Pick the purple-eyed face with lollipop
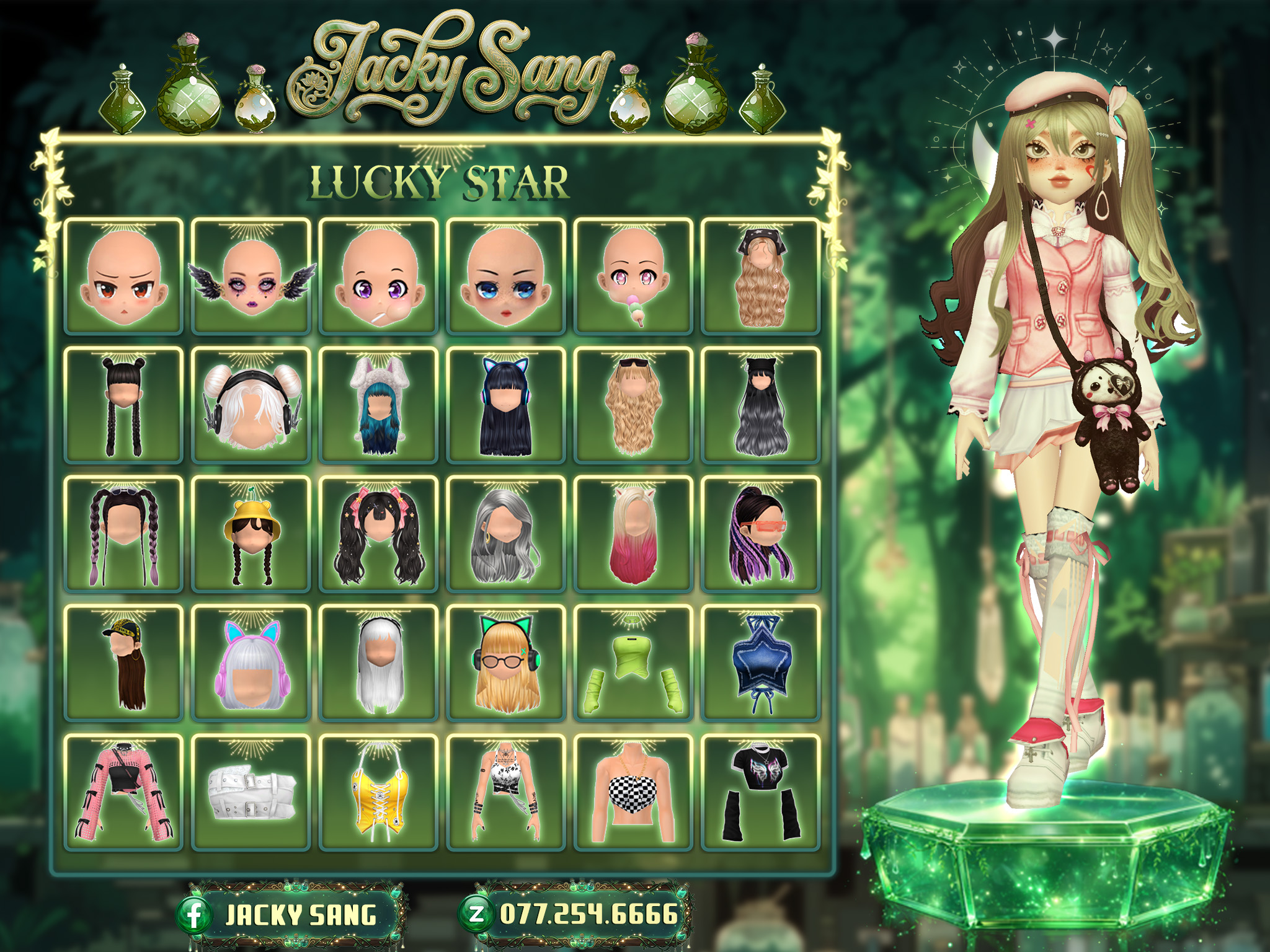Viewport: 1270px width, 952px height. (379, 276)
